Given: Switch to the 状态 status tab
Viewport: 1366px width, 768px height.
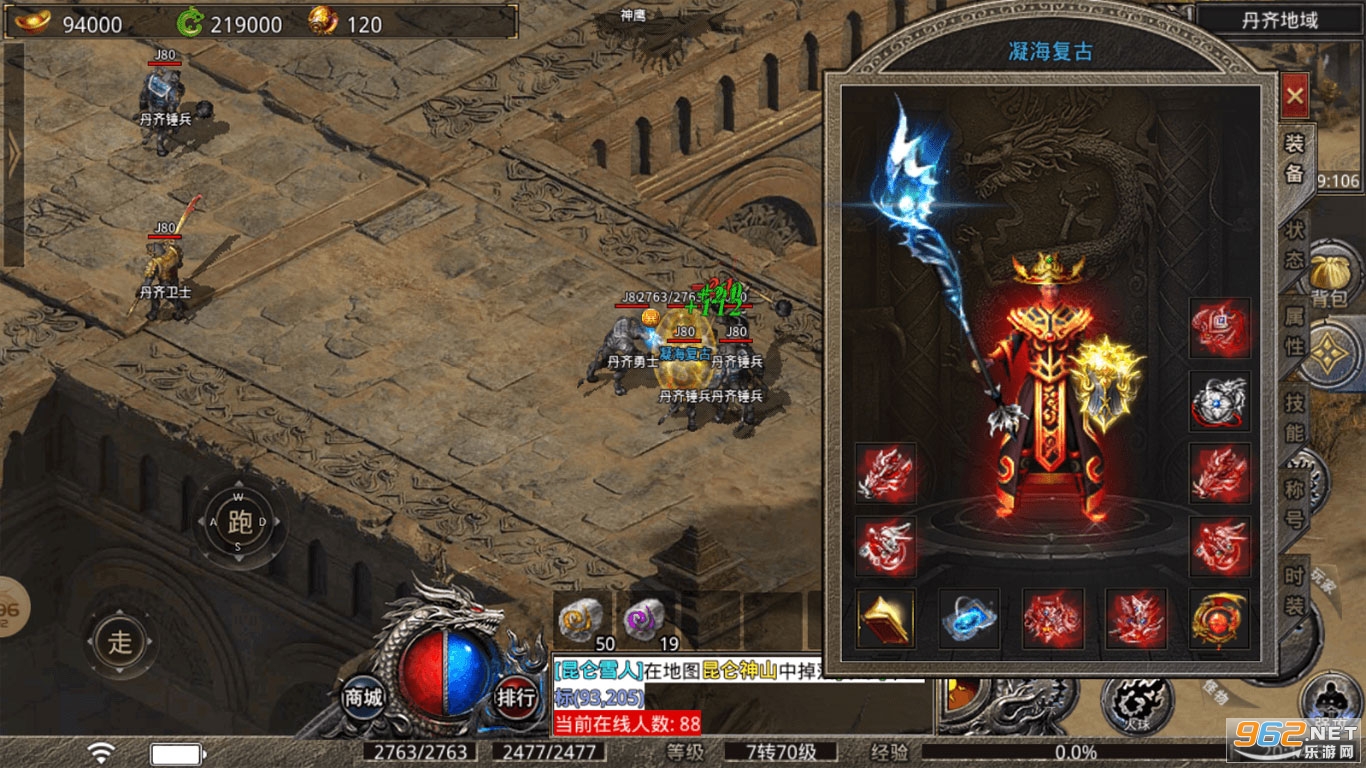Looking at the screenshot, I should click(1294, 245).
